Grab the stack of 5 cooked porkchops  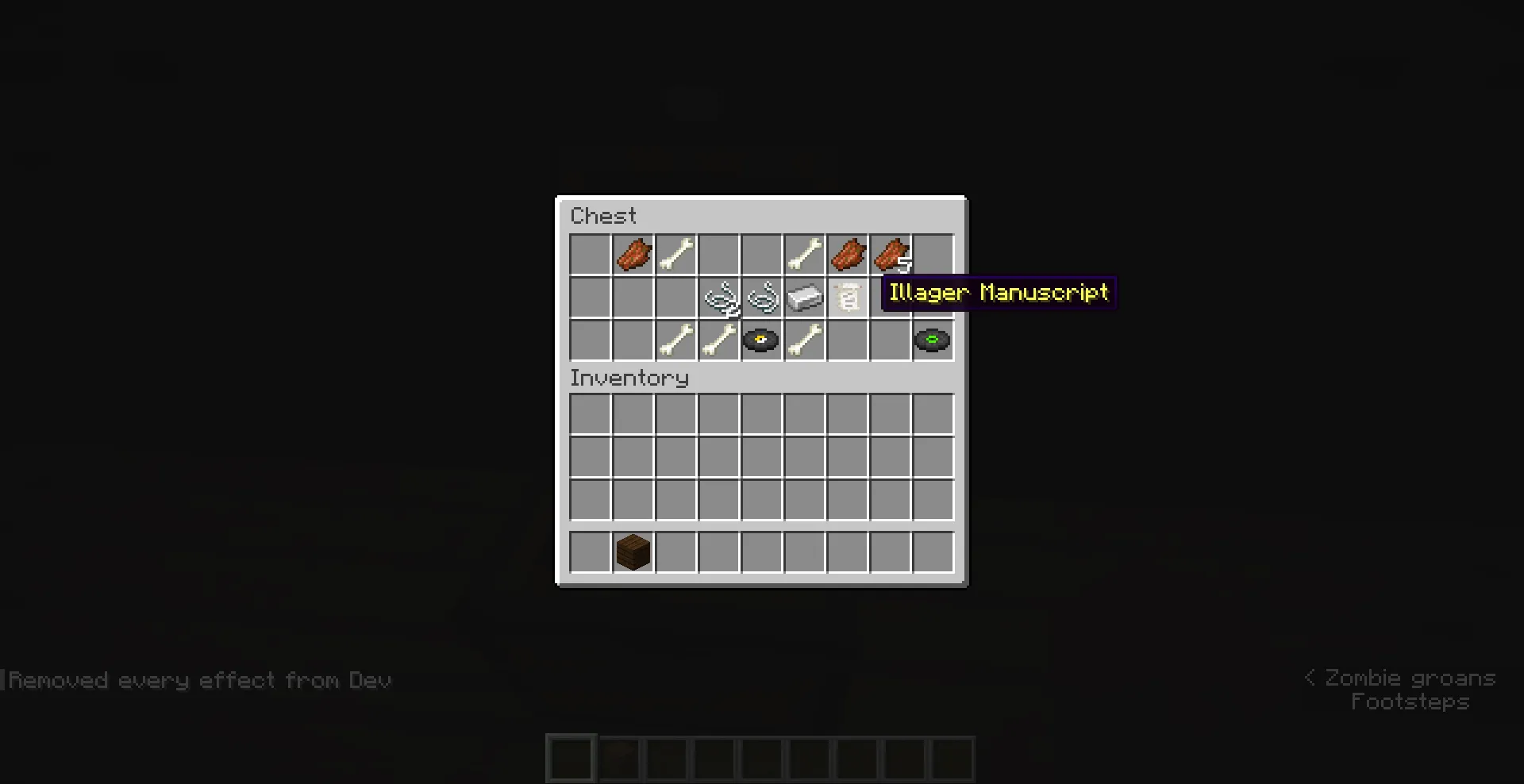coord(890,255)
